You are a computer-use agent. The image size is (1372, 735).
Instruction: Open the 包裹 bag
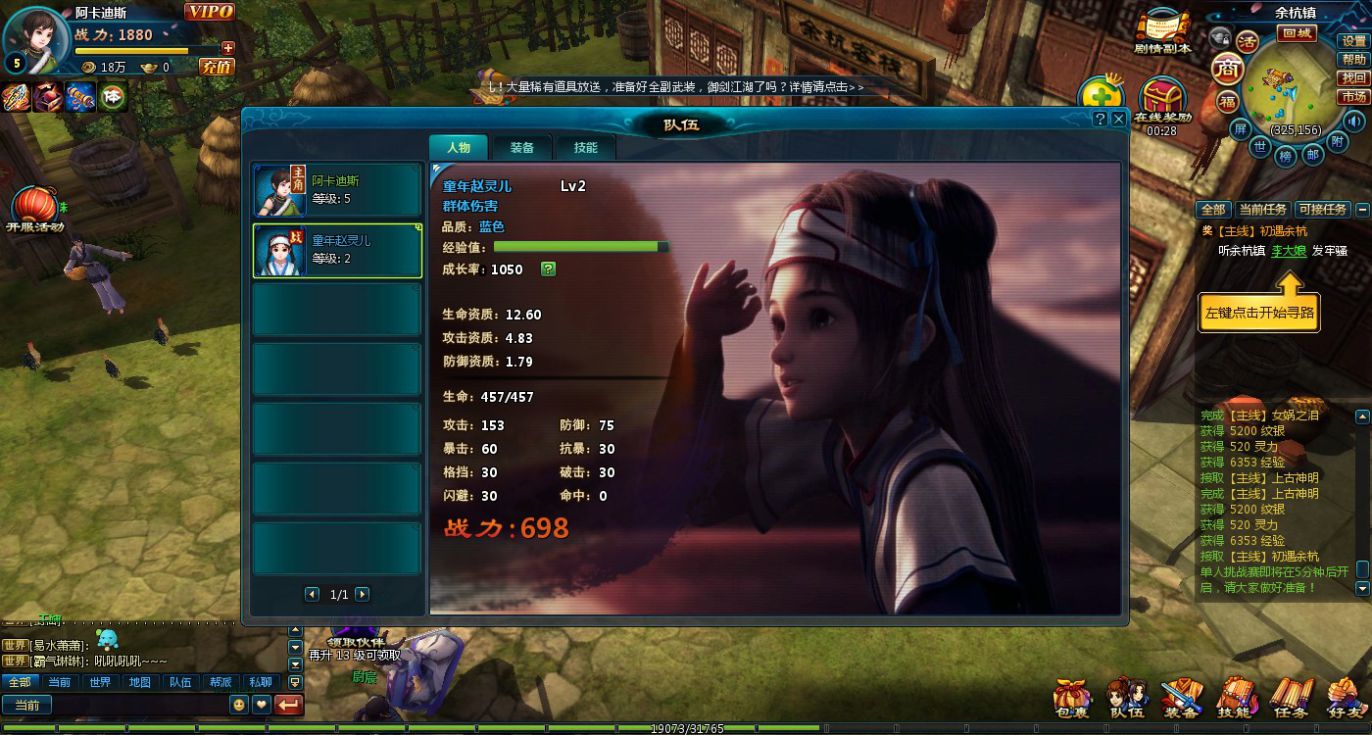click(x=1072, y=698)
